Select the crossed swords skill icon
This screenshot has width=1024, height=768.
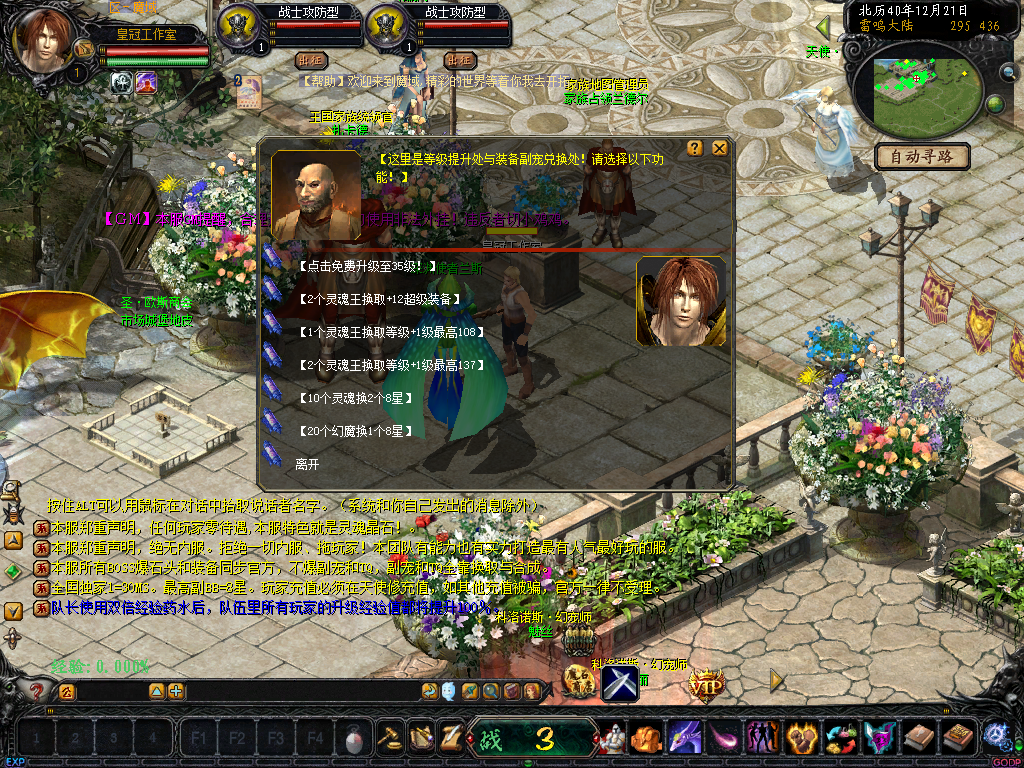coord(619,683)
